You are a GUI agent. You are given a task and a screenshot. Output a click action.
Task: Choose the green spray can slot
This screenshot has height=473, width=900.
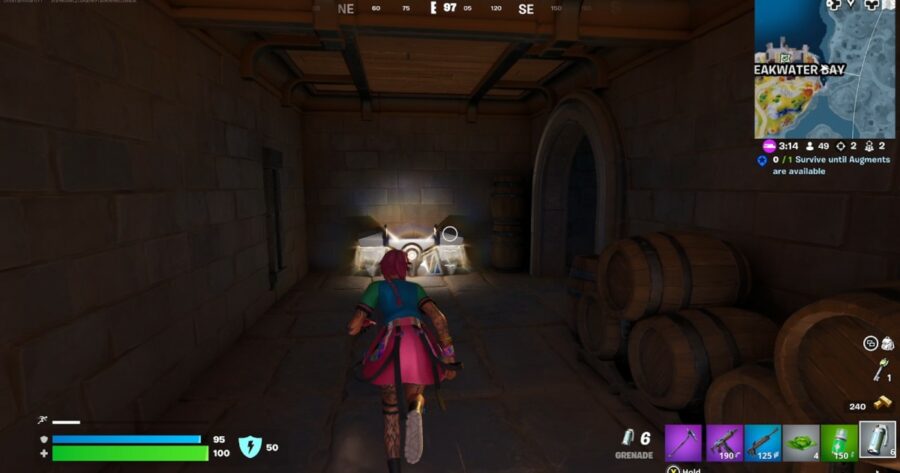click(x=838, y=442)
